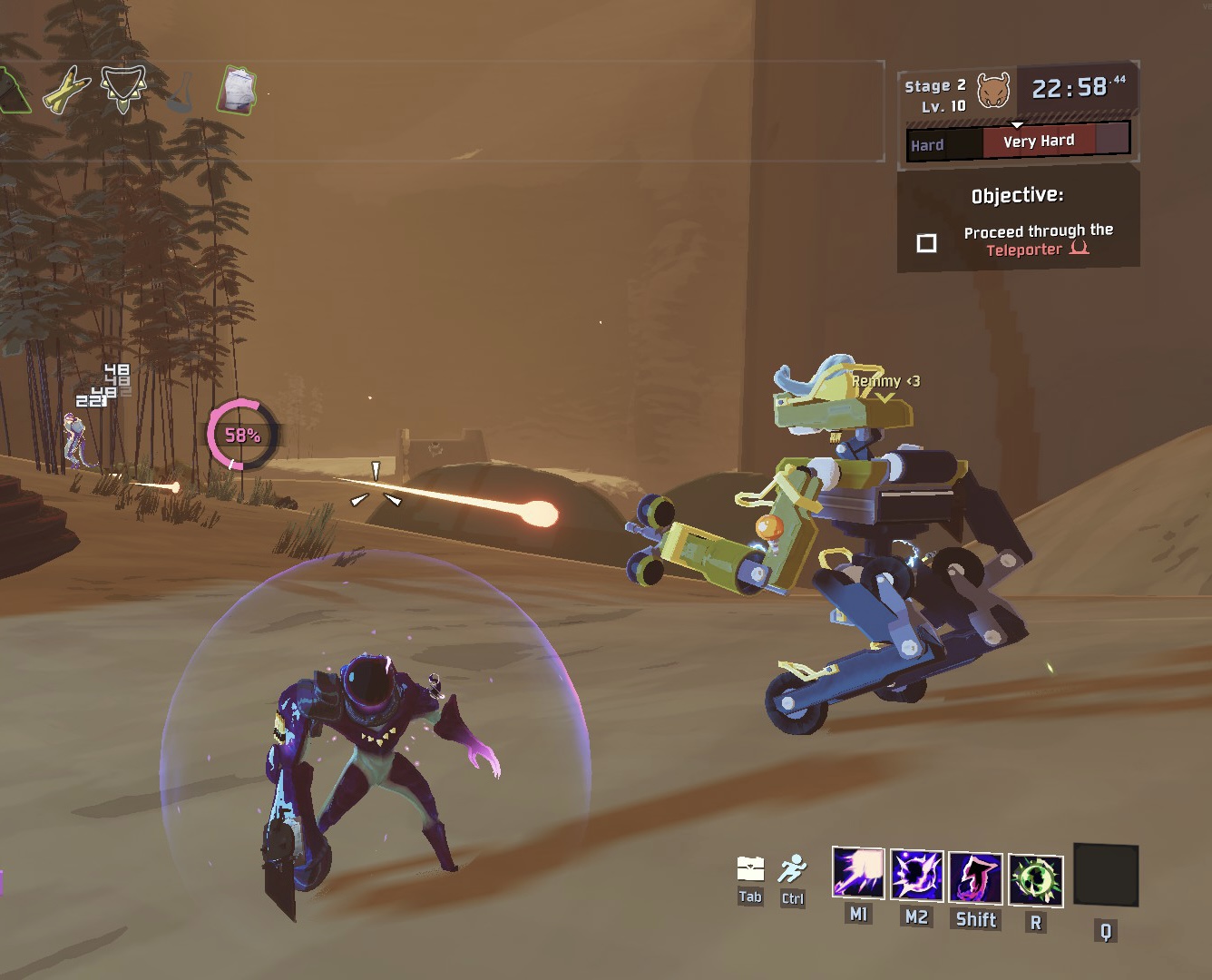This screenshot has width=1212, height=980.
Task: Tick the teleporter objective checkbox
Action: tap(926, 243)
